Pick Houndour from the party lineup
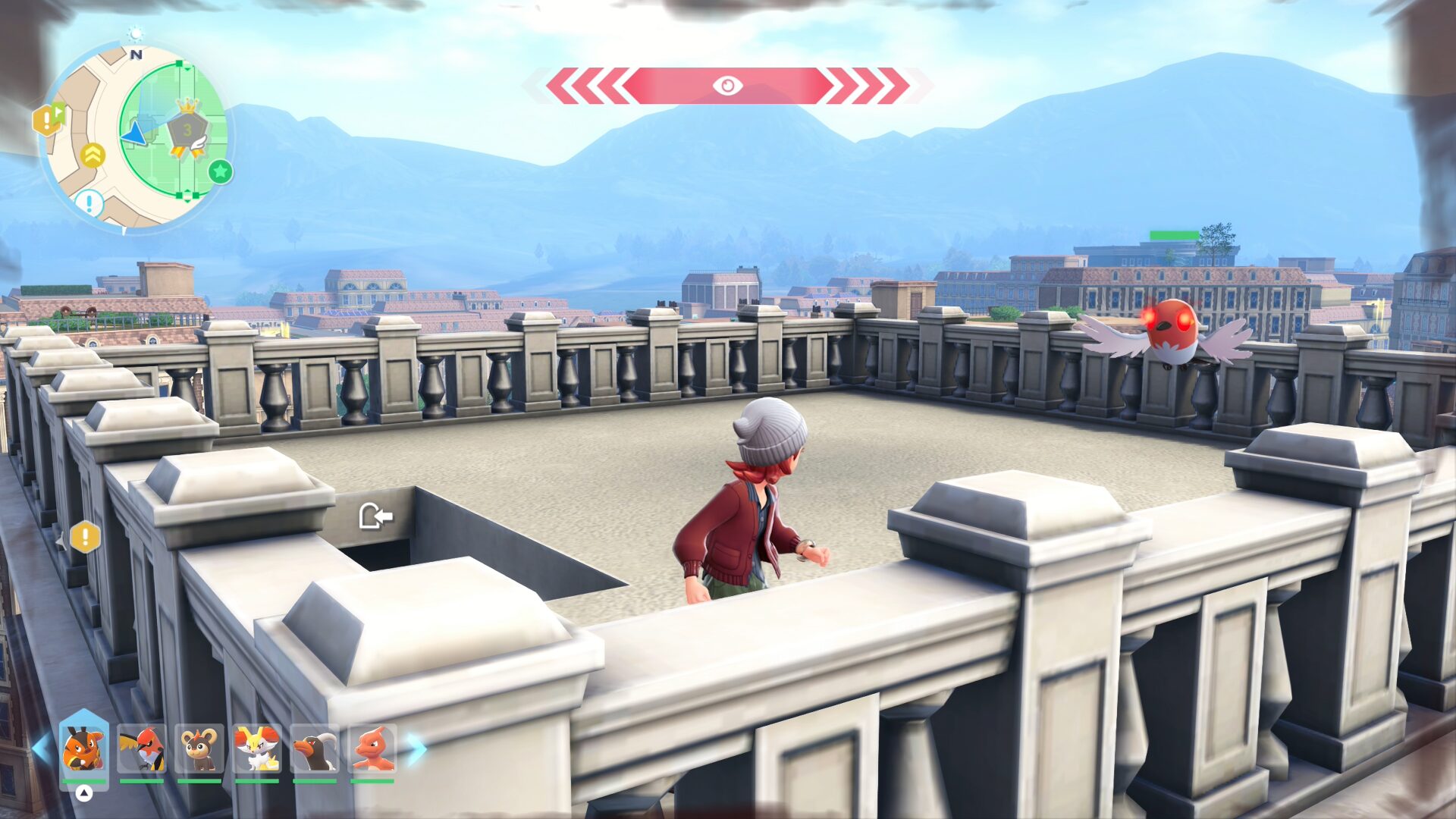 (x=315, y=748)
